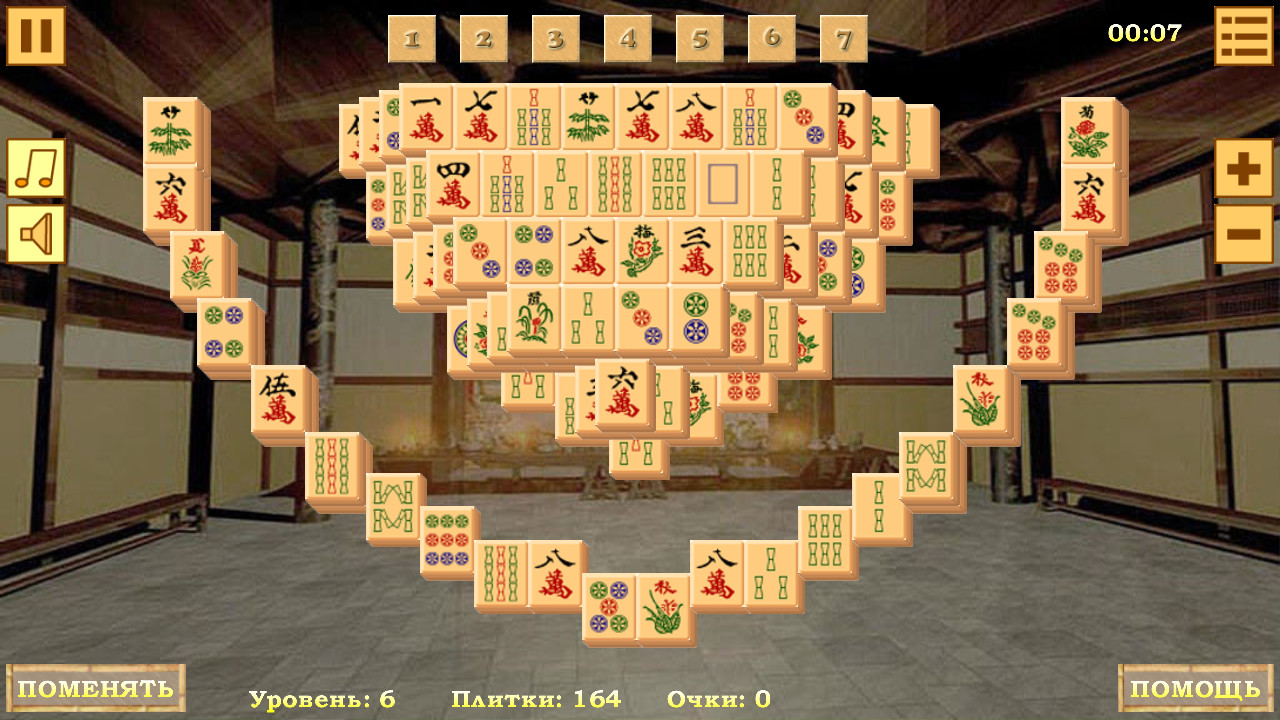
Task: Toggle background music with the note icon
Action: coord(35,166)
